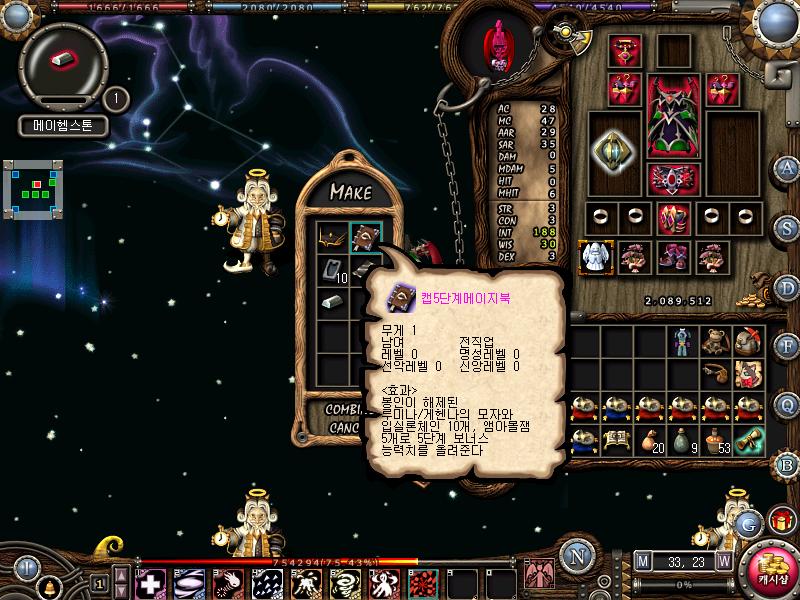
Task: Use the white cross heal skill
Action: (151, 583)
